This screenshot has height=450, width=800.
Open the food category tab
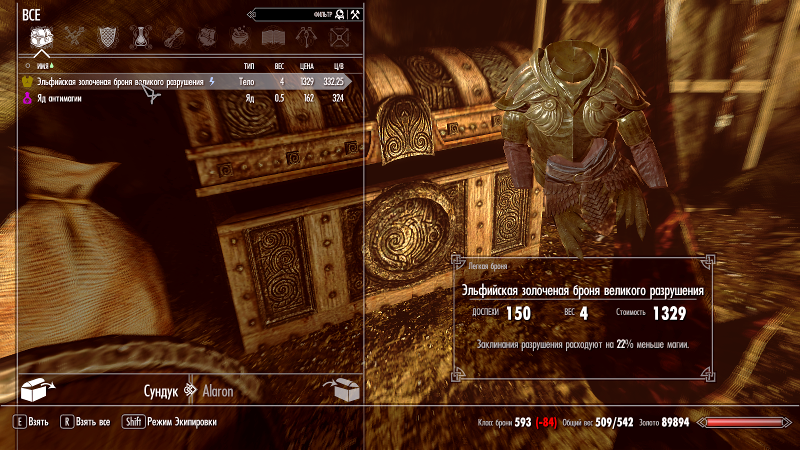(207, 38)
